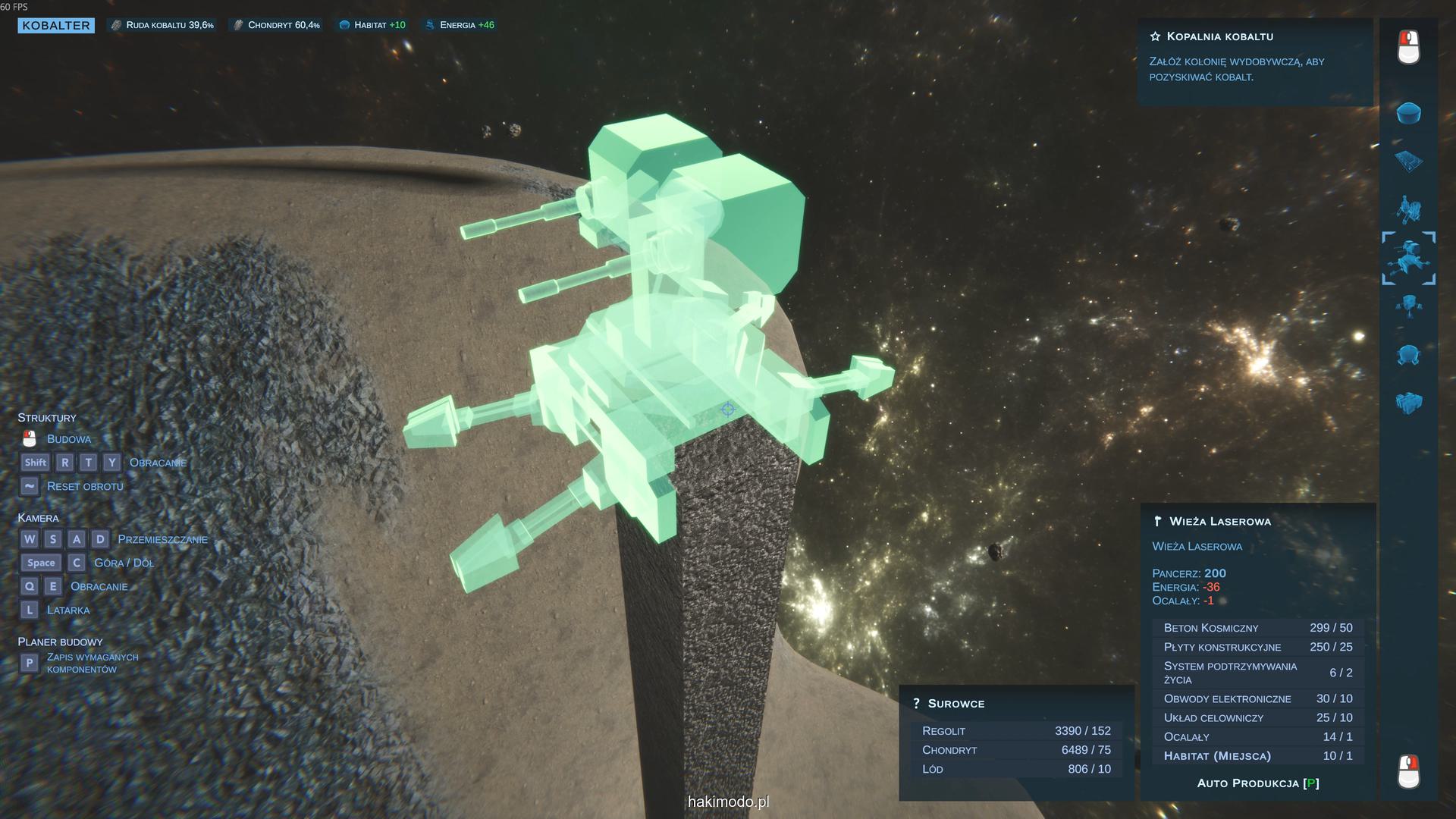
Task: Open the Surowce resources help panel
Action: 949,704
